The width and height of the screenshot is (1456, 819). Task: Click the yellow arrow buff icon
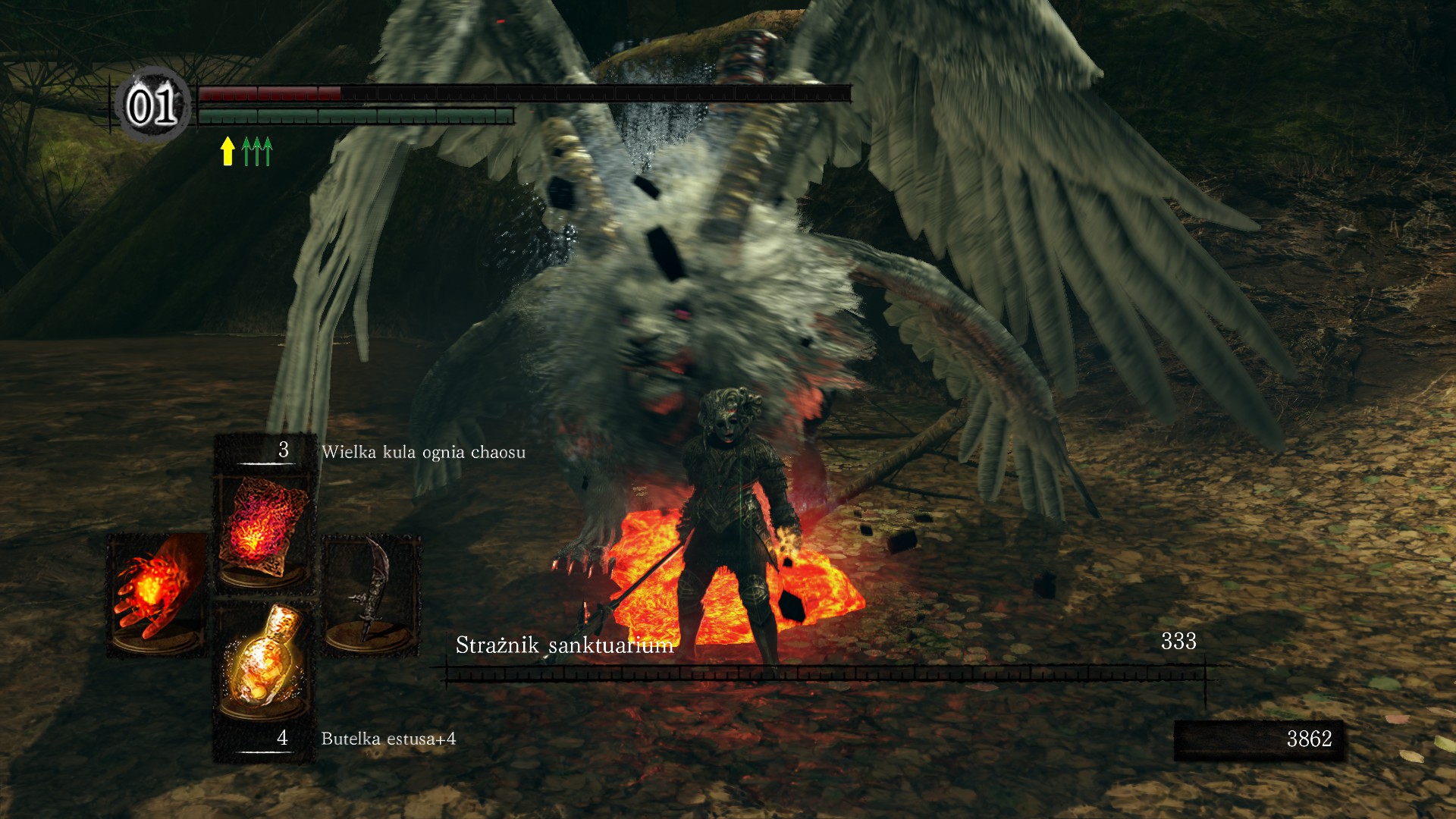click(227, 151)
